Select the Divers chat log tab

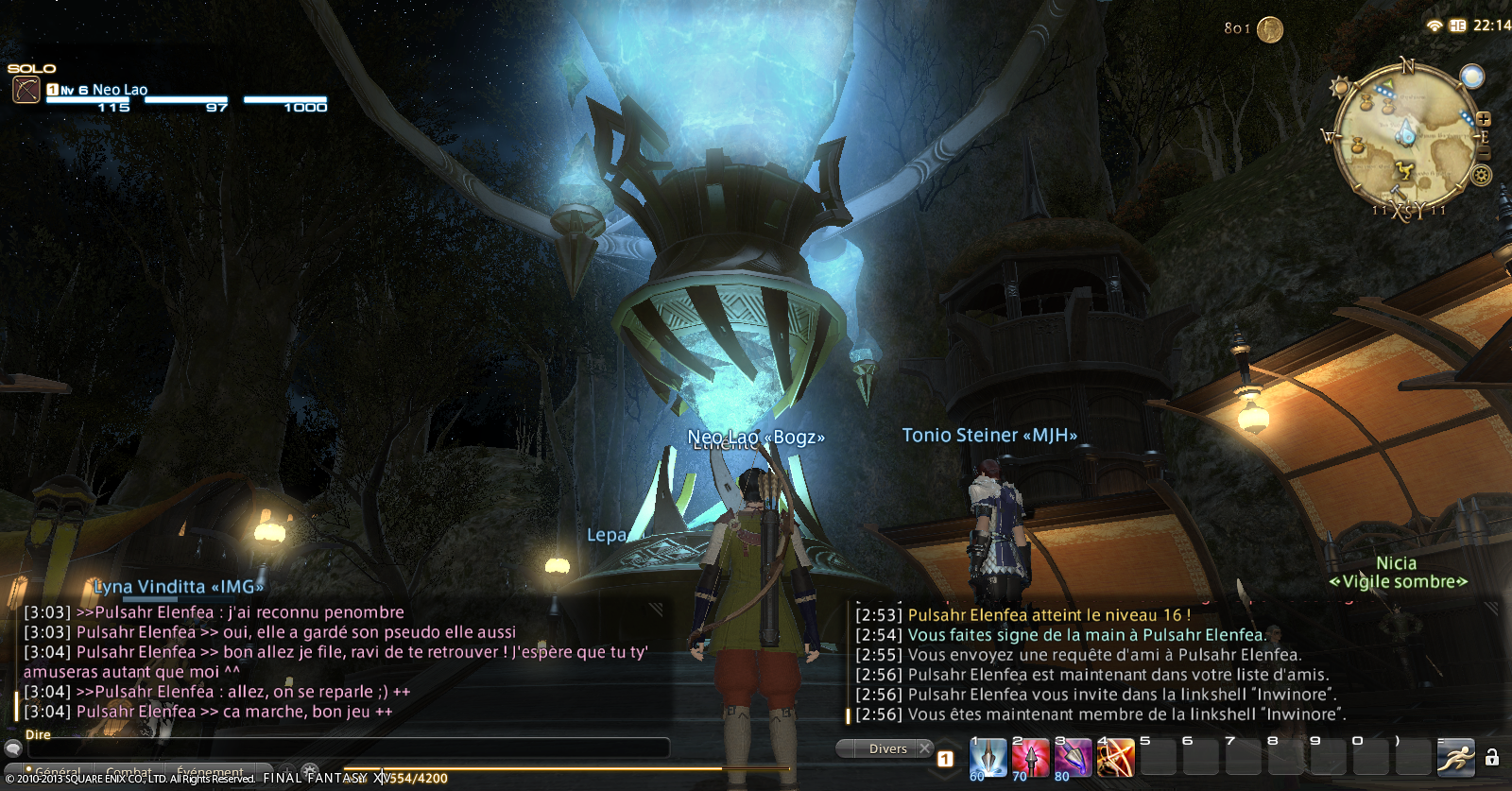[x=887, y=748]
